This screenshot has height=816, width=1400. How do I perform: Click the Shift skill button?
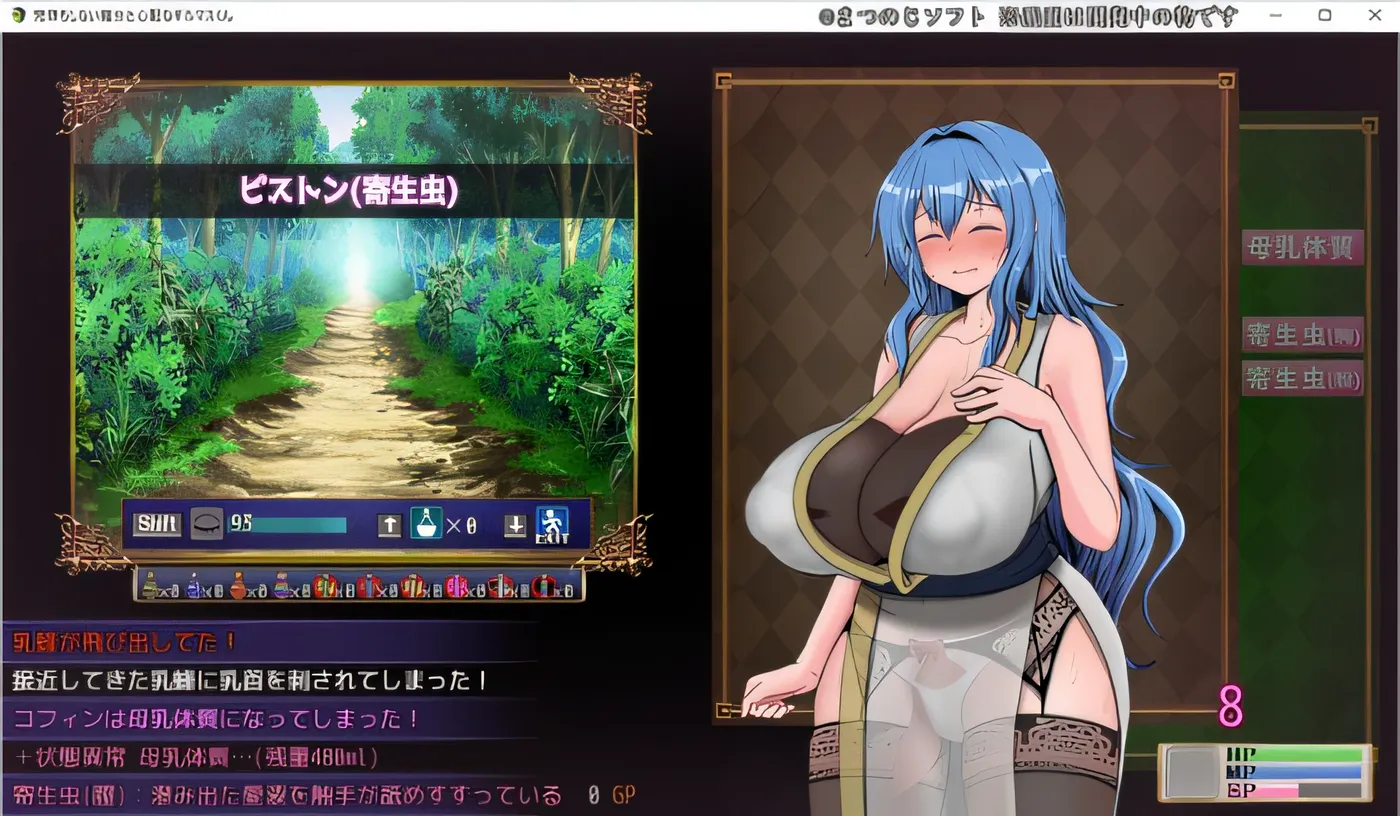point(156,523)
